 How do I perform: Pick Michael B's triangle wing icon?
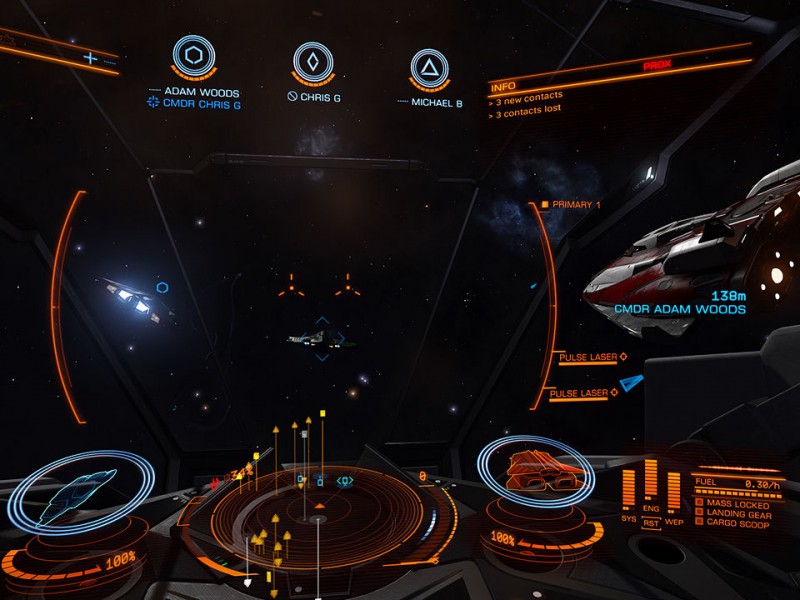tap(428, 67)
